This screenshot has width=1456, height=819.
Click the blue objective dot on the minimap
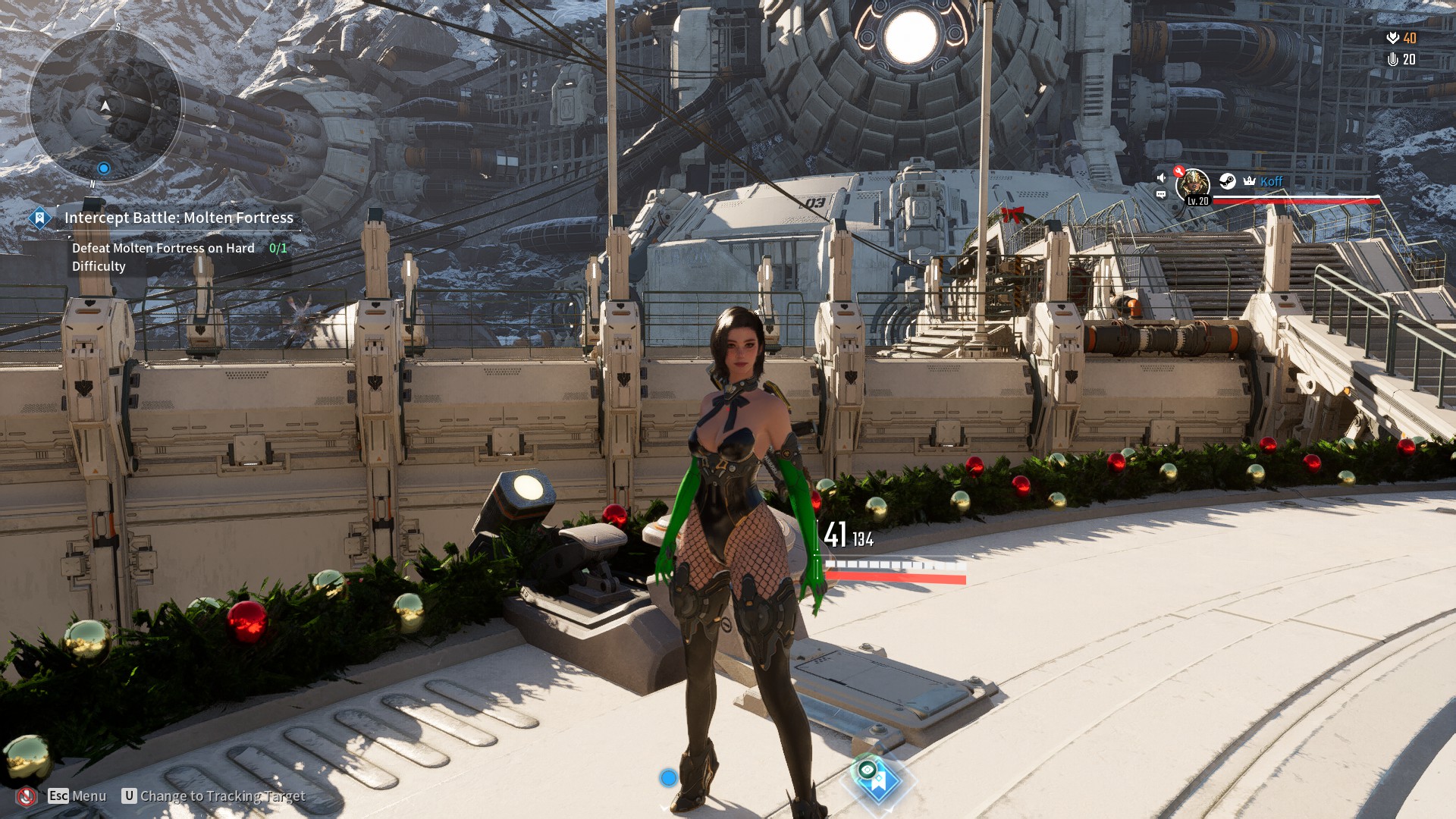104,168
